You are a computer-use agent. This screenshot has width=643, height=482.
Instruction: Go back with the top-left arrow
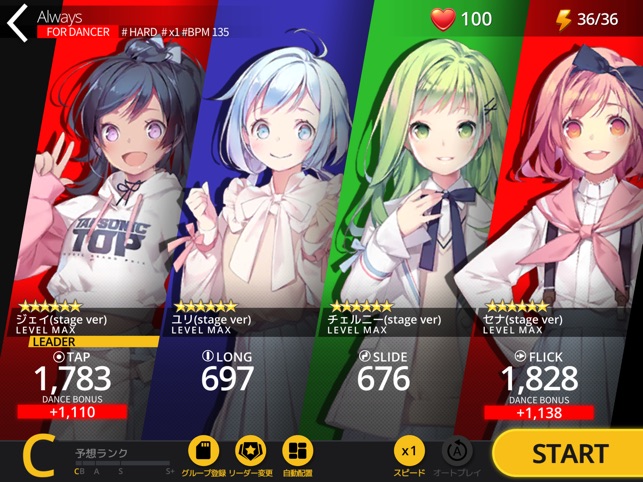pos(18,23)
